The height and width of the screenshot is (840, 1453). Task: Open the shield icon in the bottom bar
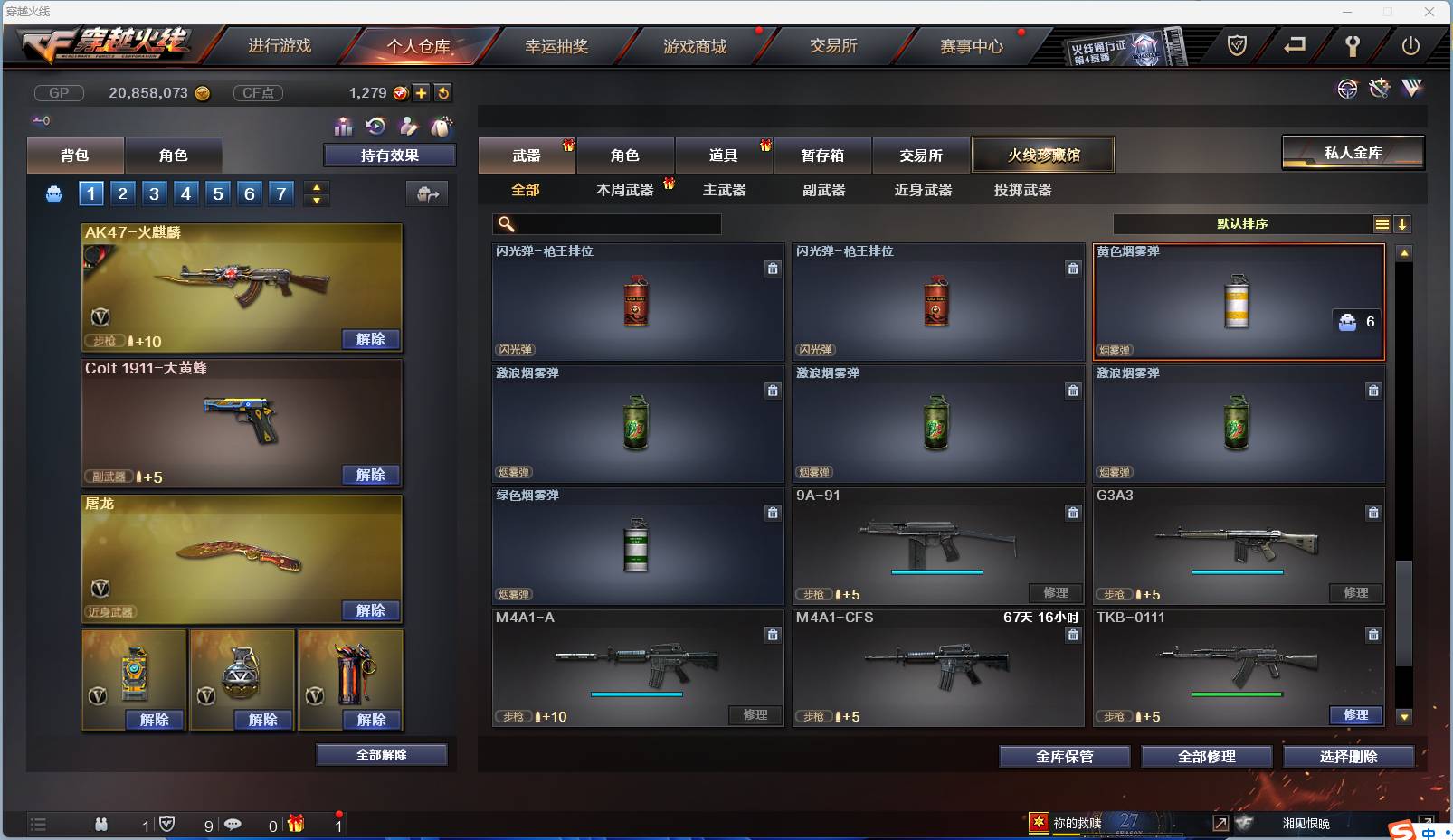pos(166,824)
